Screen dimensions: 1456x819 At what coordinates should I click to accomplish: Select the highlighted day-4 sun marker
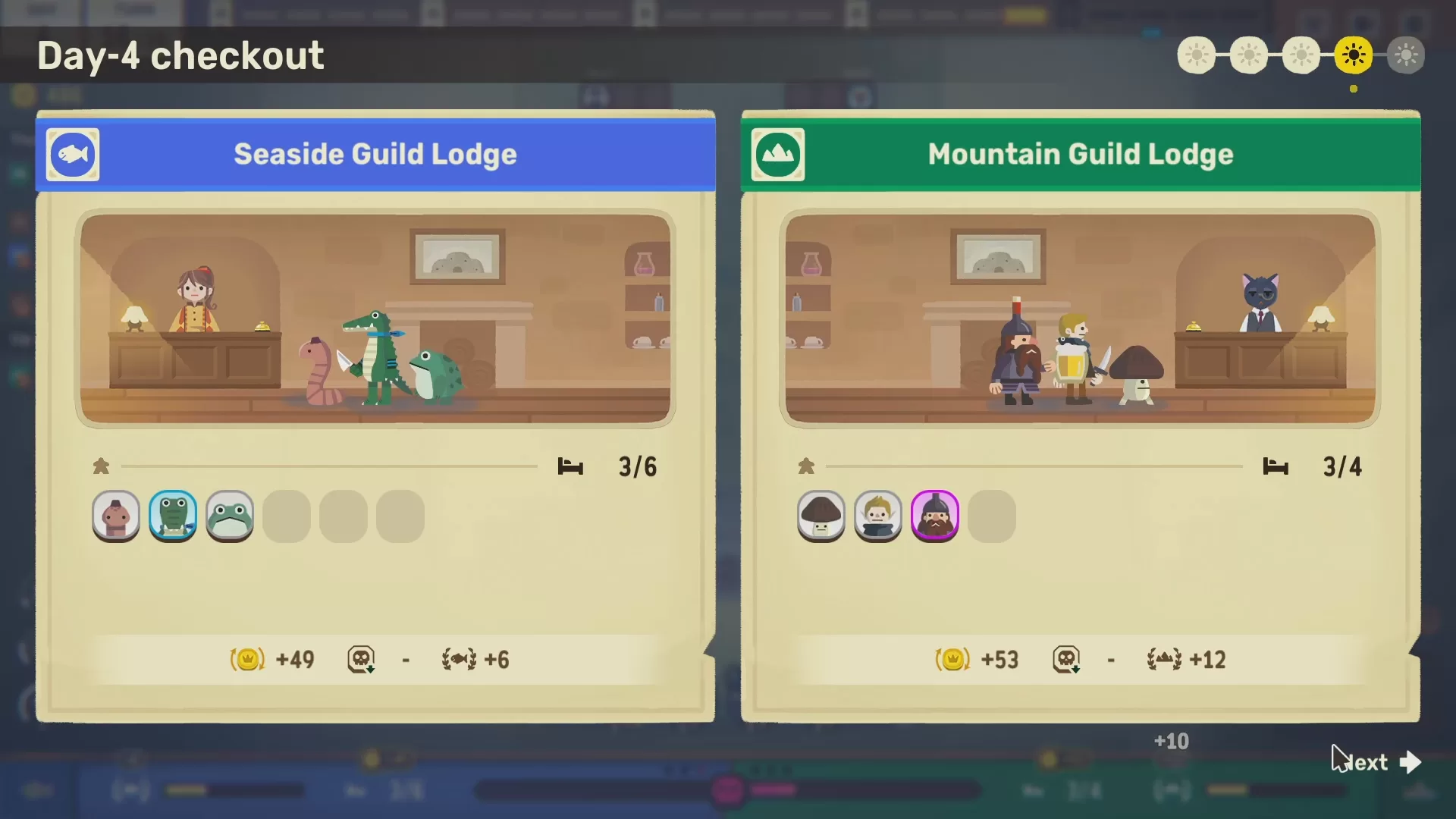[1354, 55]
